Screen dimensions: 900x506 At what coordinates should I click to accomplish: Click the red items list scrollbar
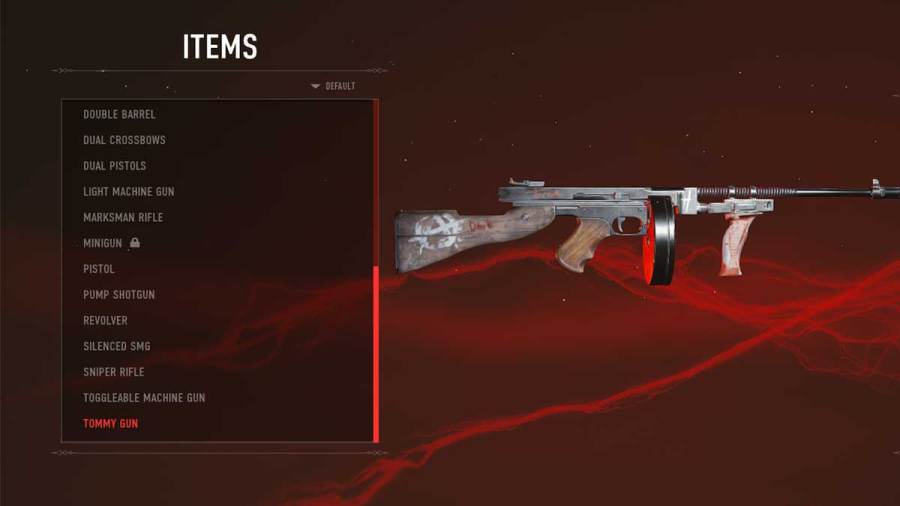coord(376,354)
